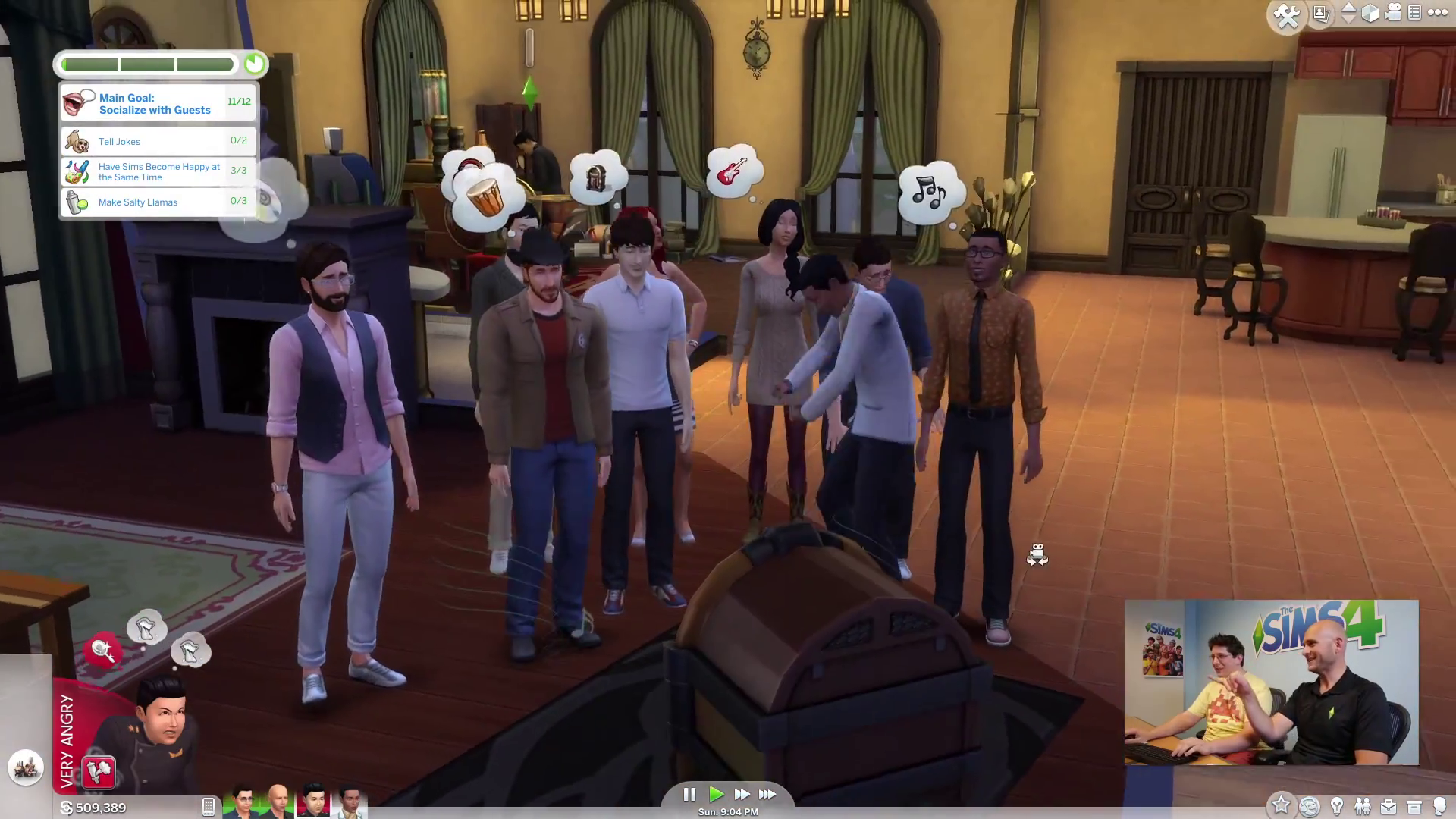Screen dimensions: 1456x819
Task: Open Build Mode with the hammer-wrench icon
Action: (x=1286, y=16)
